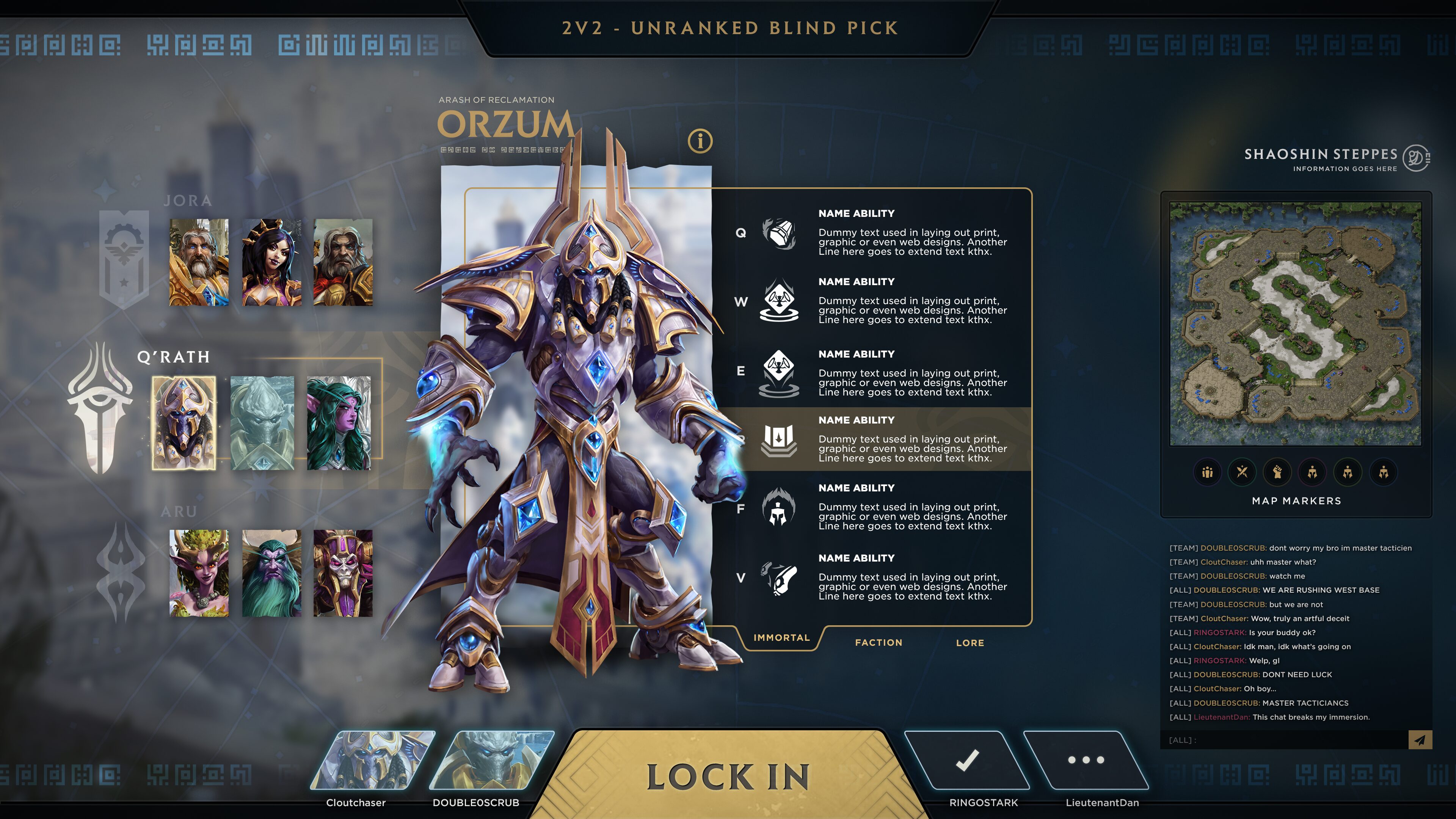The image size is (1456, 819).
Task: Expand the JORA hero group
Action: click(188, 201)
